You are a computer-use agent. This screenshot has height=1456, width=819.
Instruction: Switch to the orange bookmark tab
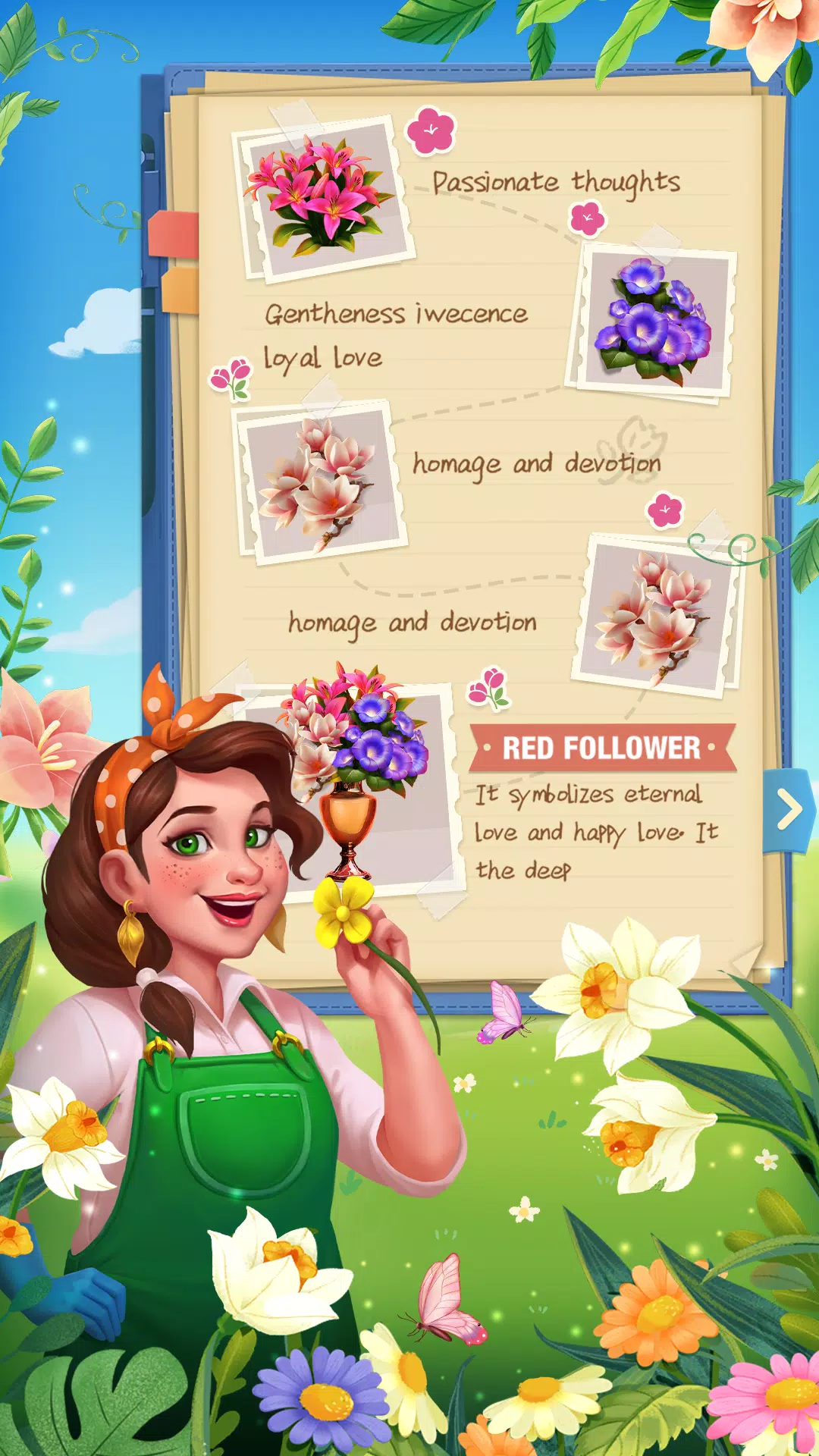(180, 290)
